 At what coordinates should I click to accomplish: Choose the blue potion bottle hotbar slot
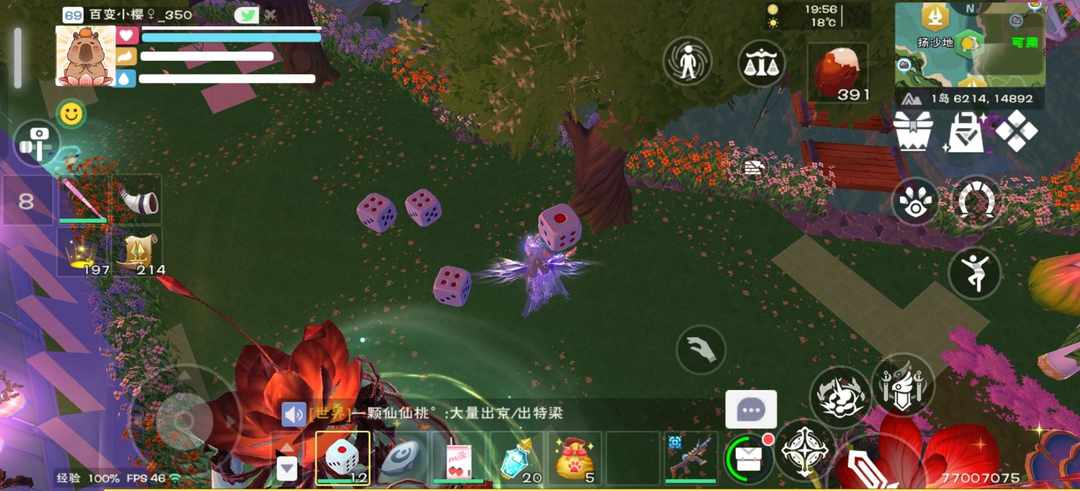pyautogui.click(x=517, y=460)
